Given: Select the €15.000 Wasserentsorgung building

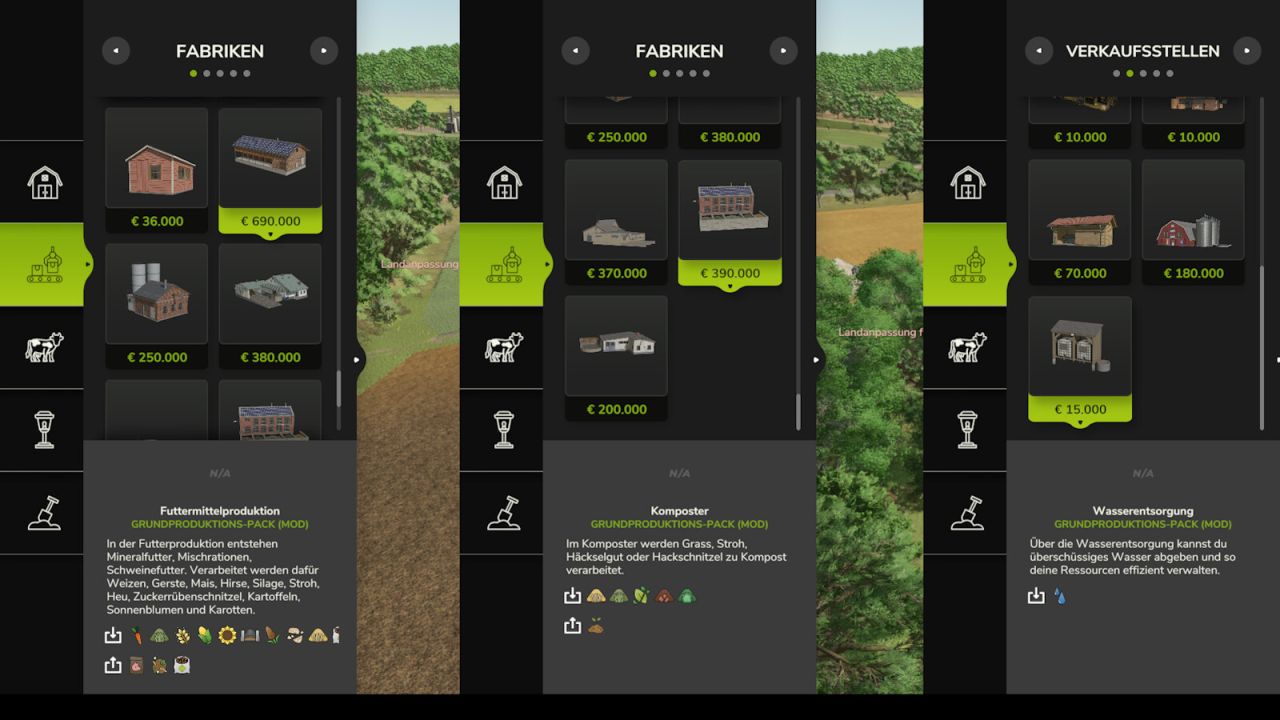Looking at the screenshot, I should (x=1080, y=345).
